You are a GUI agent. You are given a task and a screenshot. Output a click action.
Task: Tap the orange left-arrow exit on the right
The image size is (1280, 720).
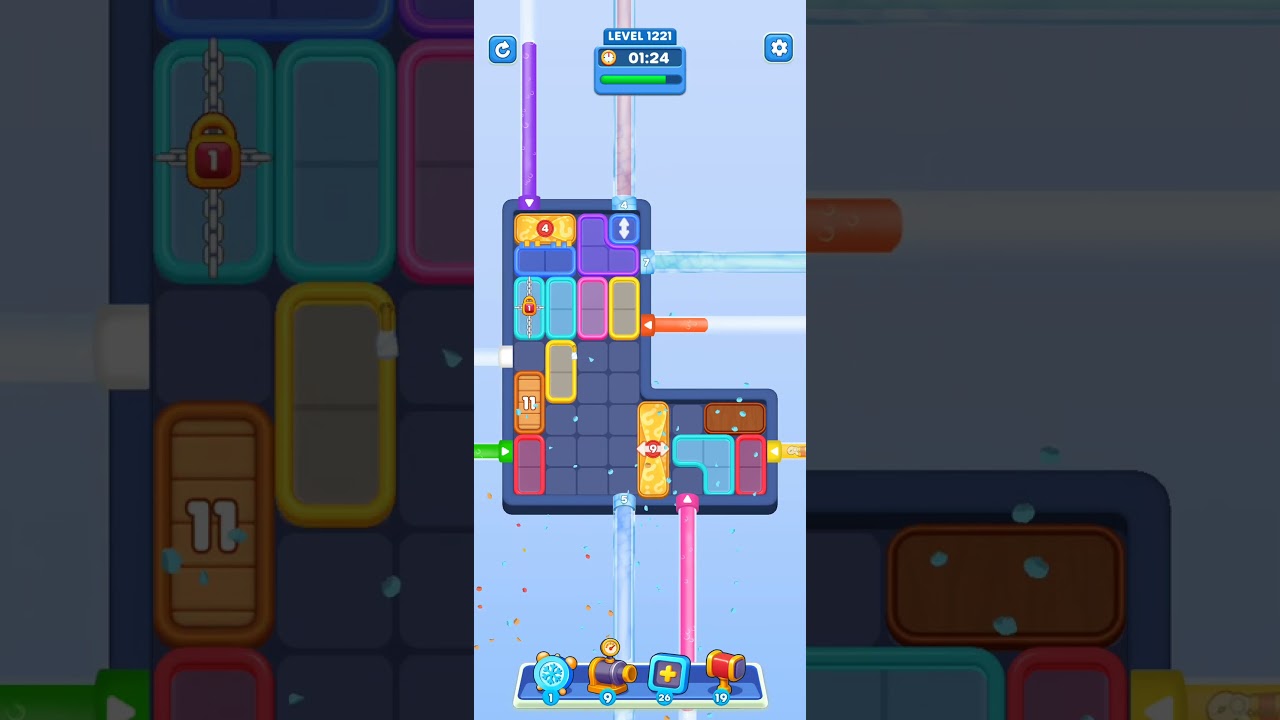pyautogui.click(x=648, y=325)
